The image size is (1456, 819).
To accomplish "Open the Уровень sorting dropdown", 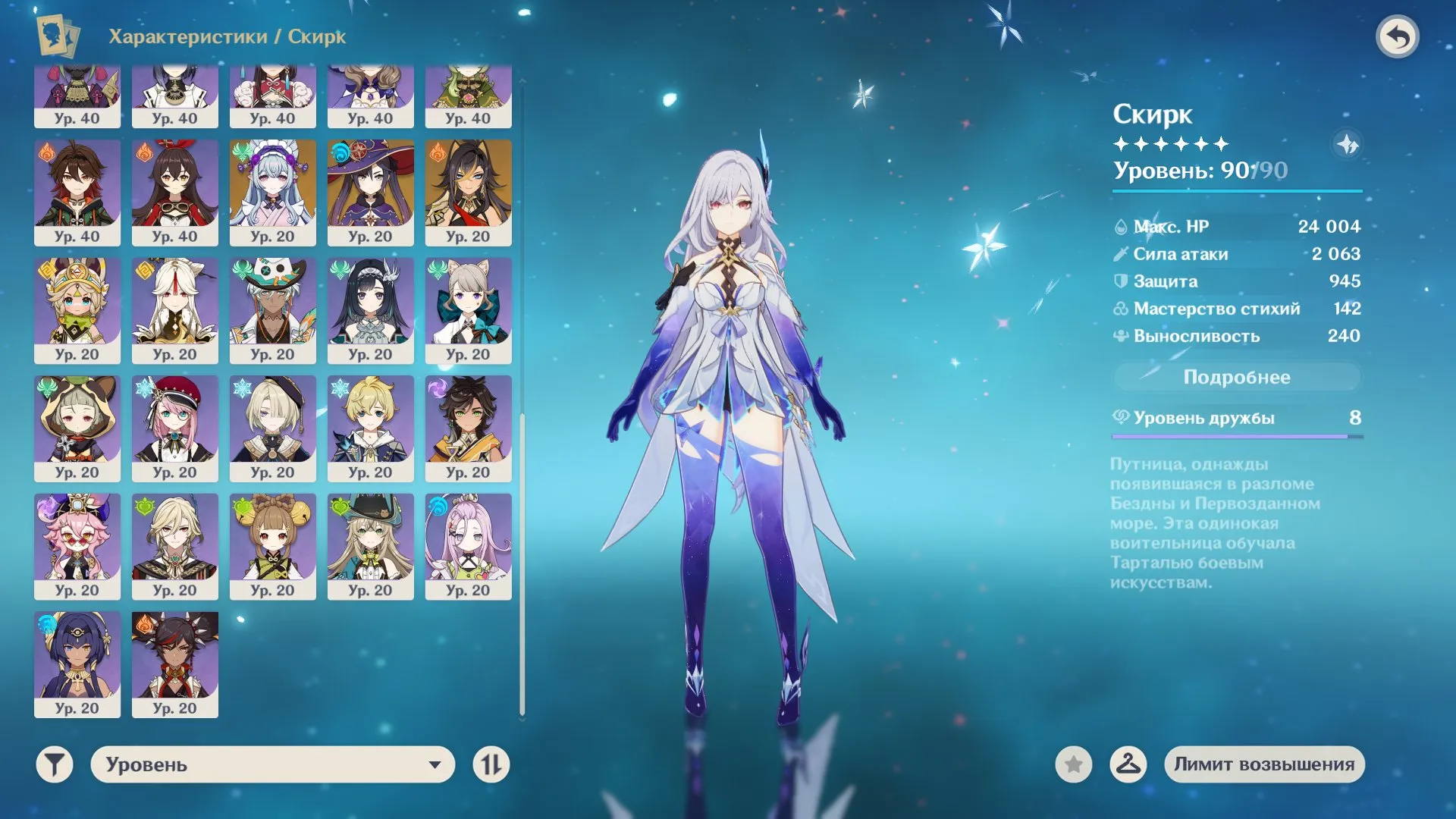I will pyautogui.click(x=273, y=765).
